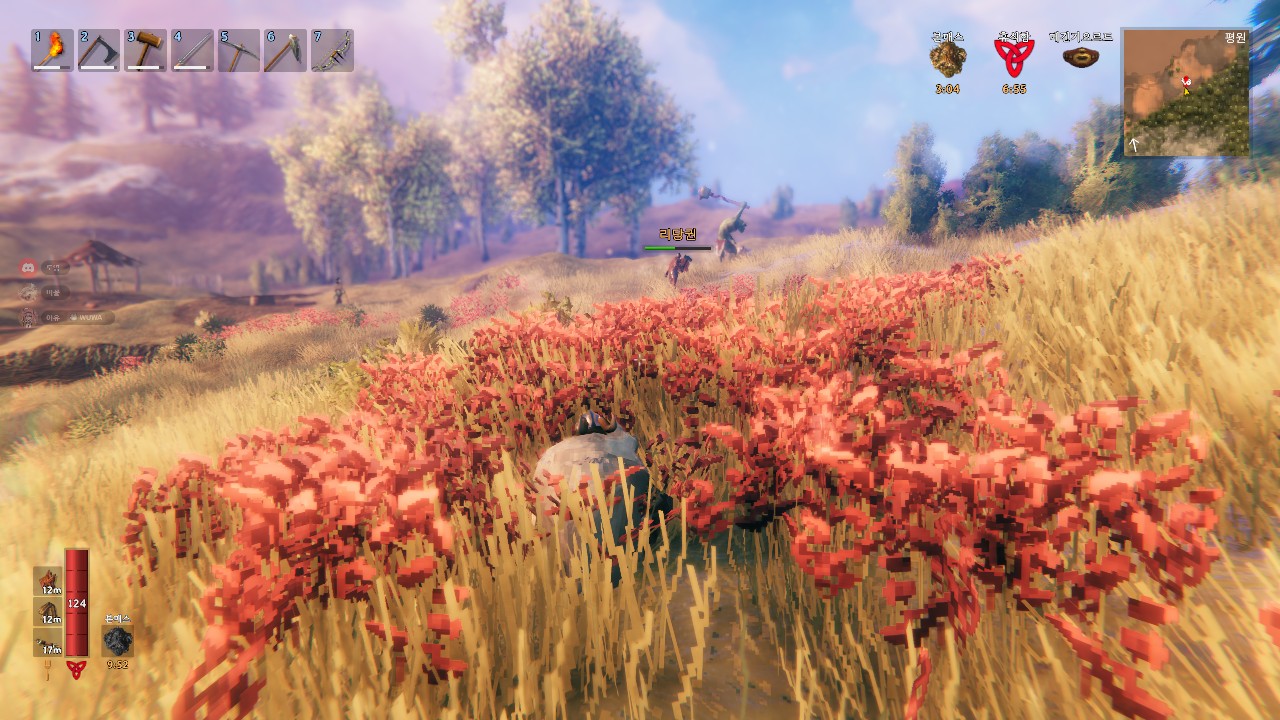Screen dimensions: 1280x720
Task: Click the golden trophy status effect icon
Action: pyautogui.click(x=947, y=59)
